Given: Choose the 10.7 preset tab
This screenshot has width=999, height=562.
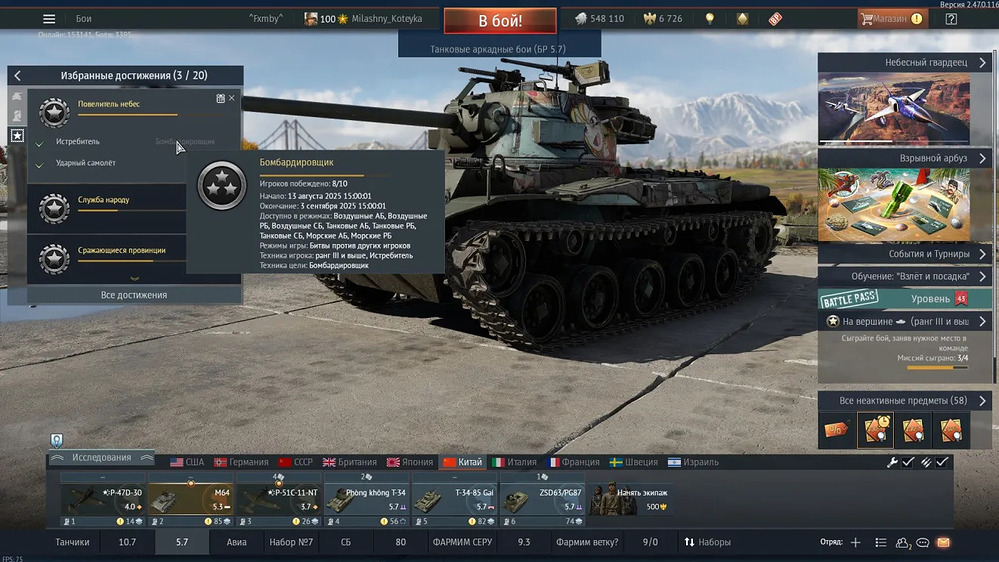Looking at the screenshot, I should click(127, 542).
